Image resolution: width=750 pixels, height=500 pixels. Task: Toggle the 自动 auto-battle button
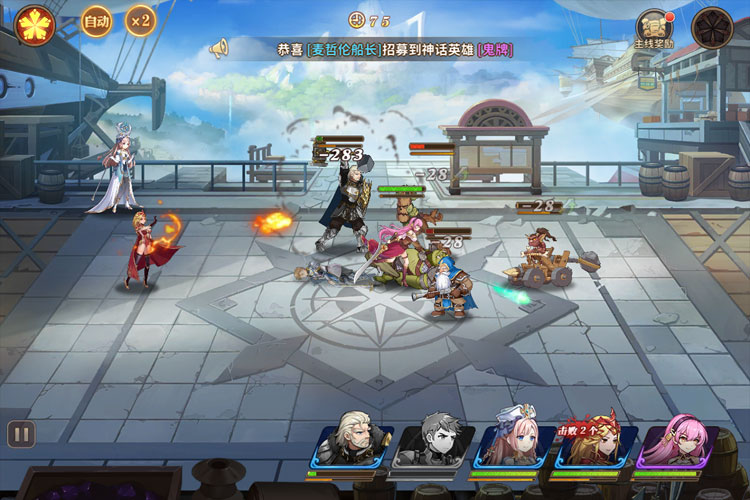pos(96,21)
